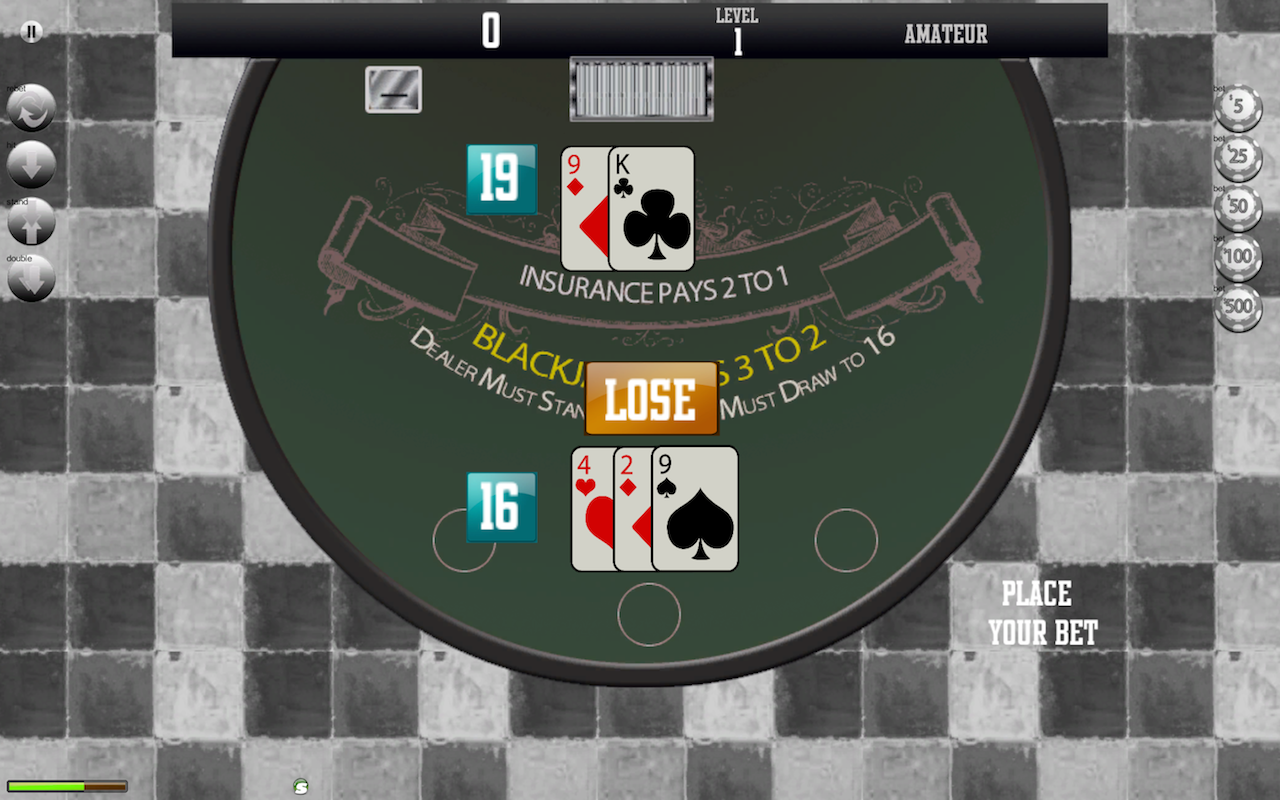
Task: Place a $25 chip bet
Action: (1238, 158)
